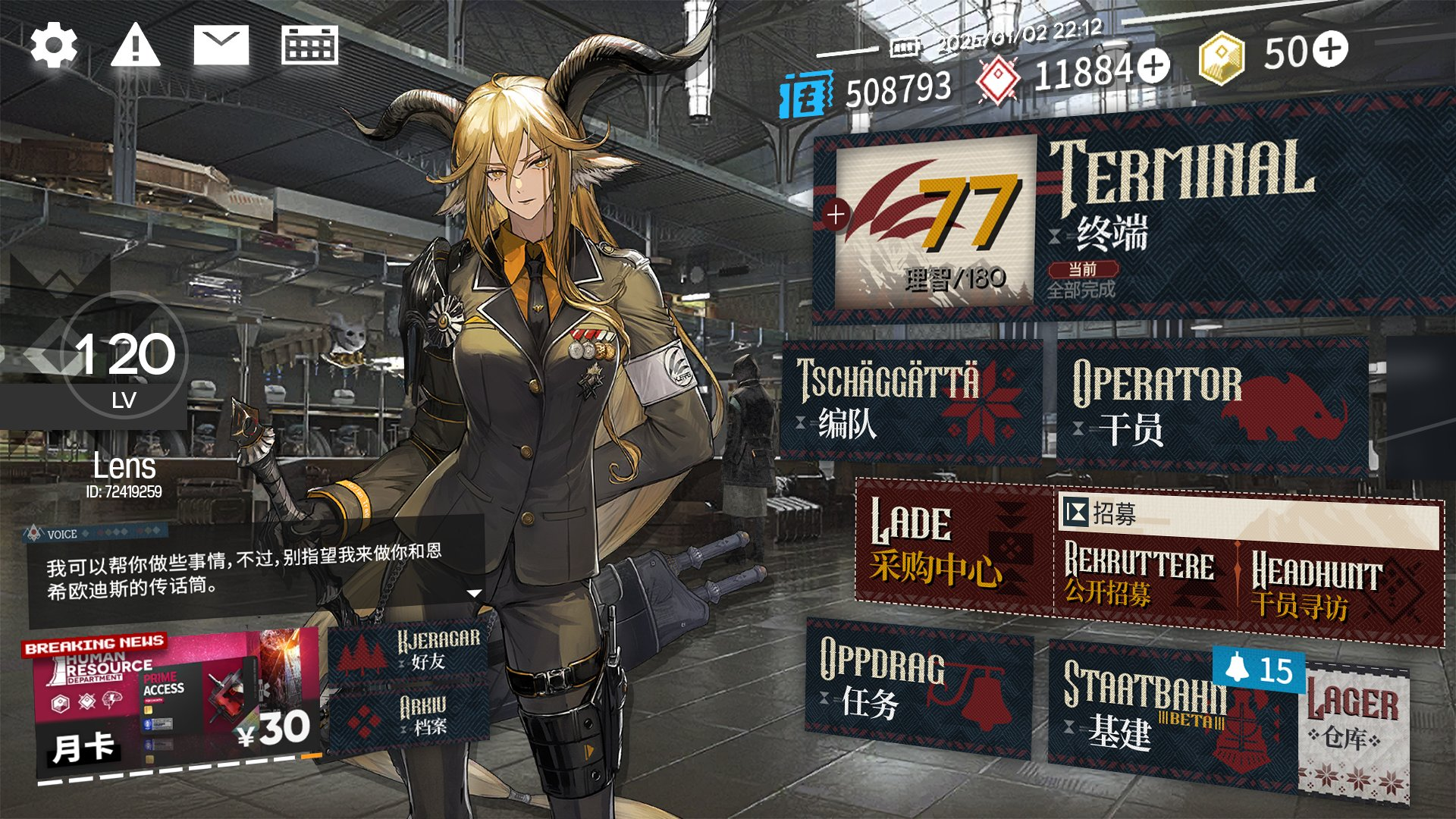Open the gear settings icon

[x=54, y=46]
